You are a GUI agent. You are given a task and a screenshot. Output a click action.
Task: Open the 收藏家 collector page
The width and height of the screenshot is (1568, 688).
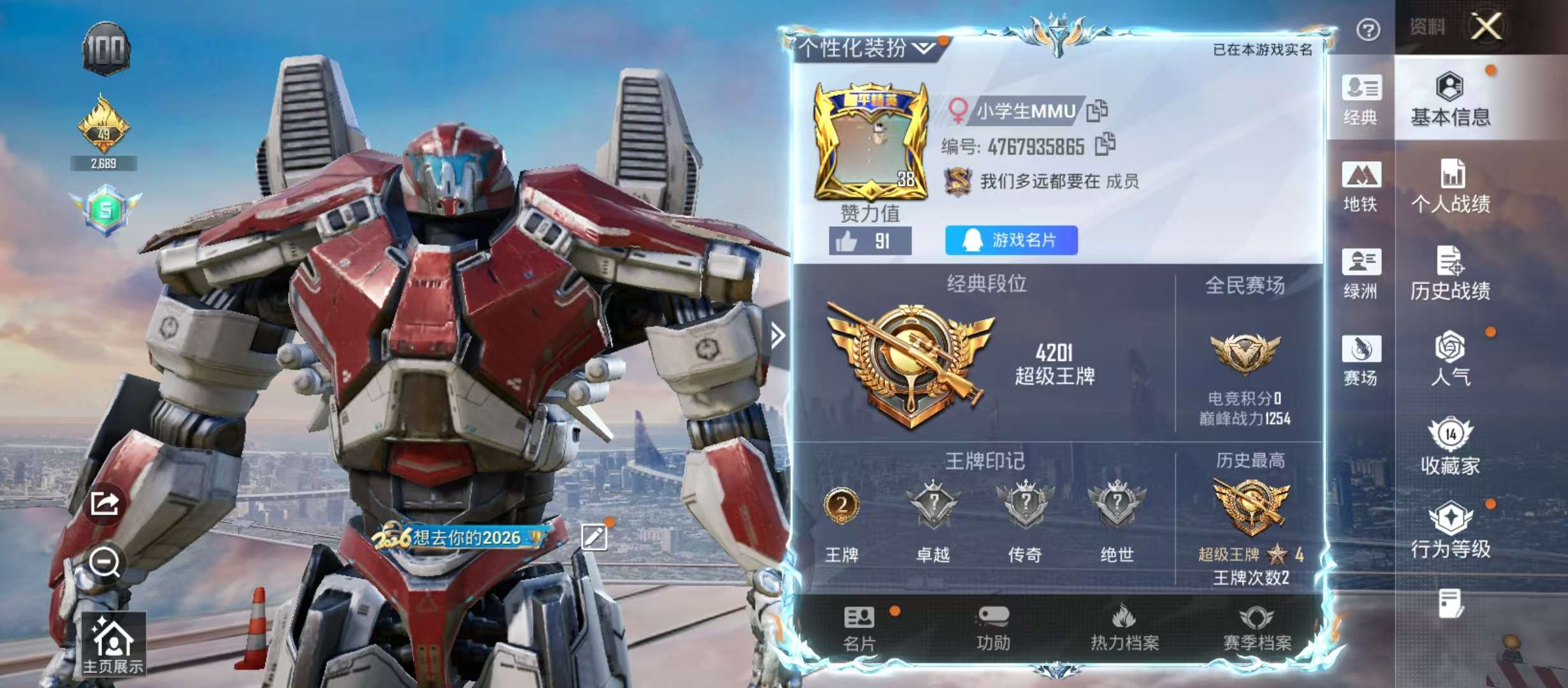[1450, 447]
